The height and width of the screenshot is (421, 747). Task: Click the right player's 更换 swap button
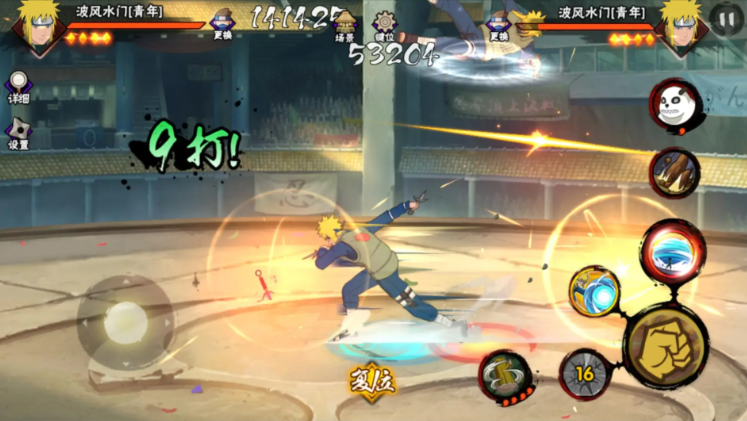click(497, 24)
